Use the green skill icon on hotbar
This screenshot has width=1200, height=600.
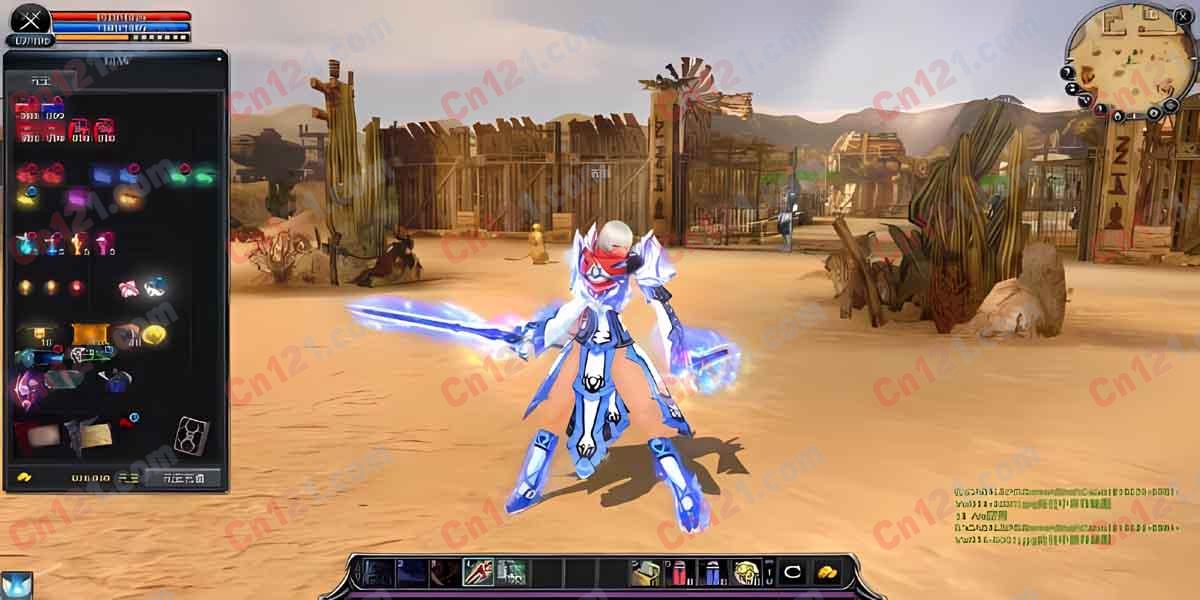[x=510, y=572]
